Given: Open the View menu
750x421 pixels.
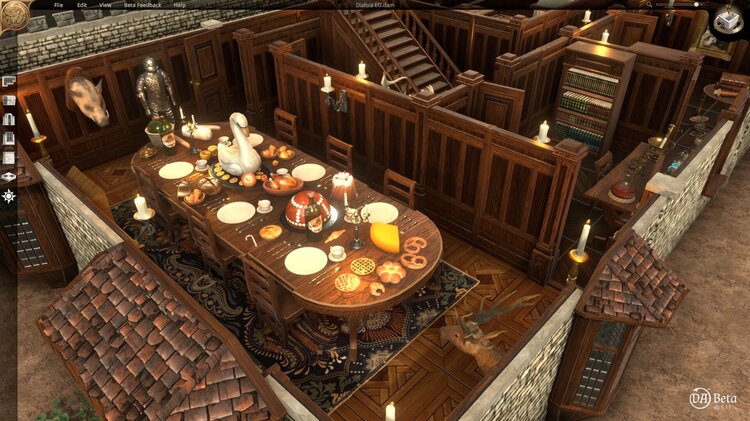Looking at the screenshot, I should pyautogui.click(x=105, y=5).
